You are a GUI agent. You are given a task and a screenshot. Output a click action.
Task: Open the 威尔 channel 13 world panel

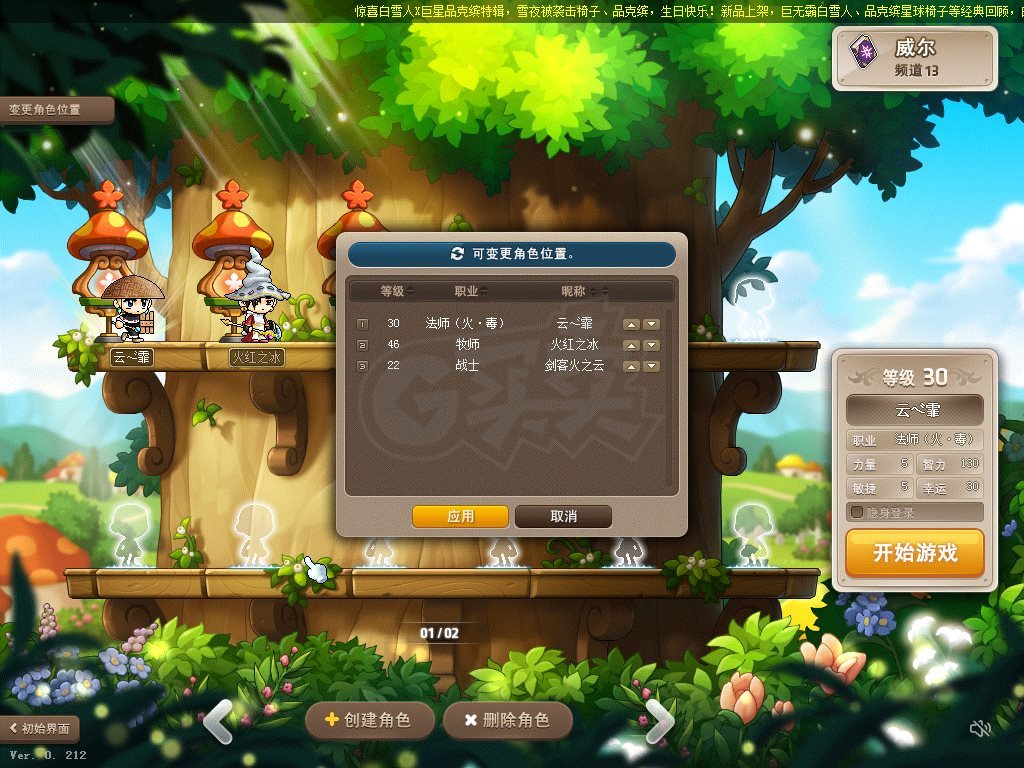pyautogui.click(x=915, y=58)
